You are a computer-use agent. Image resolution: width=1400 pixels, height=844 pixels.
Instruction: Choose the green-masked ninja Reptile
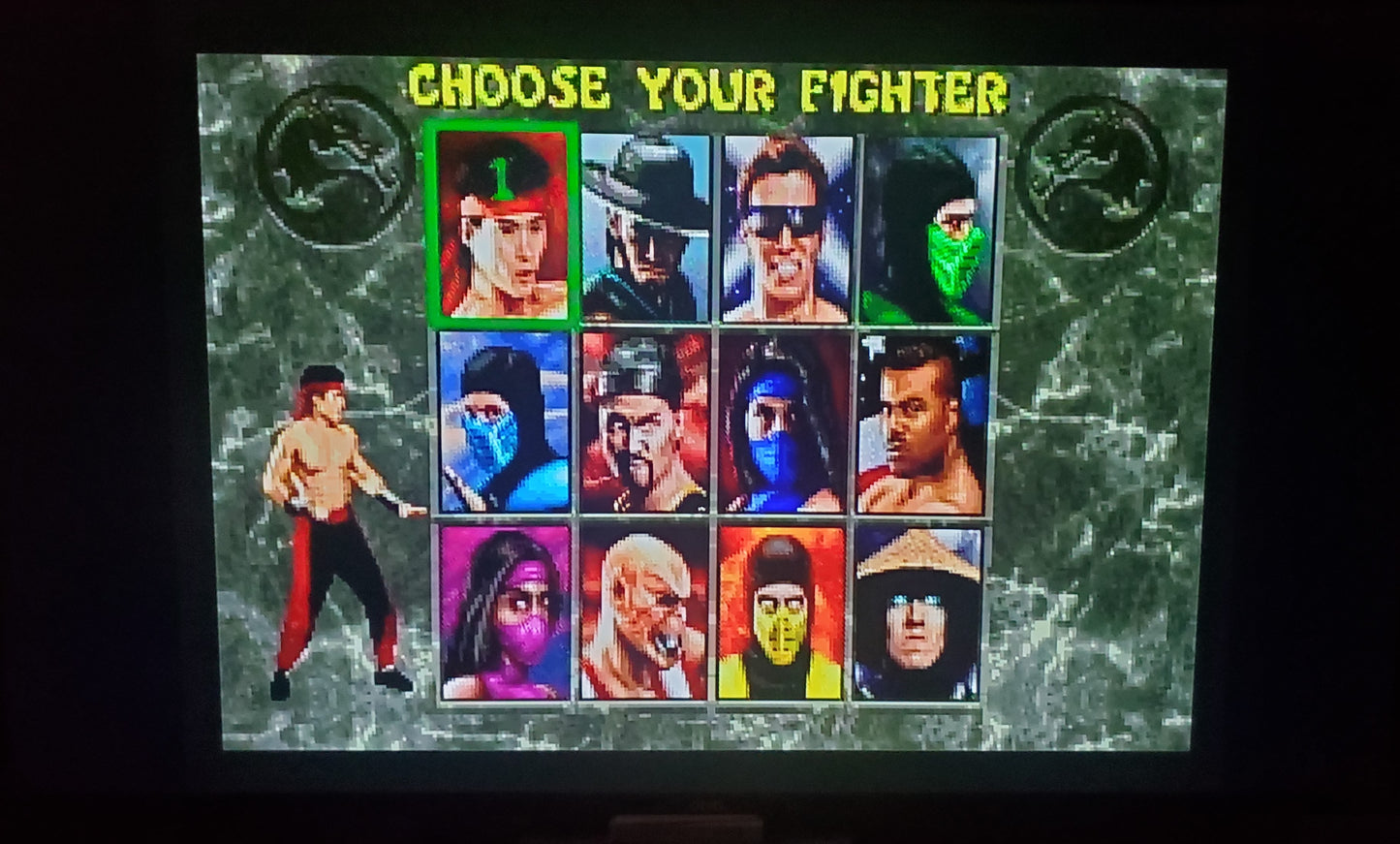(925, 228)
